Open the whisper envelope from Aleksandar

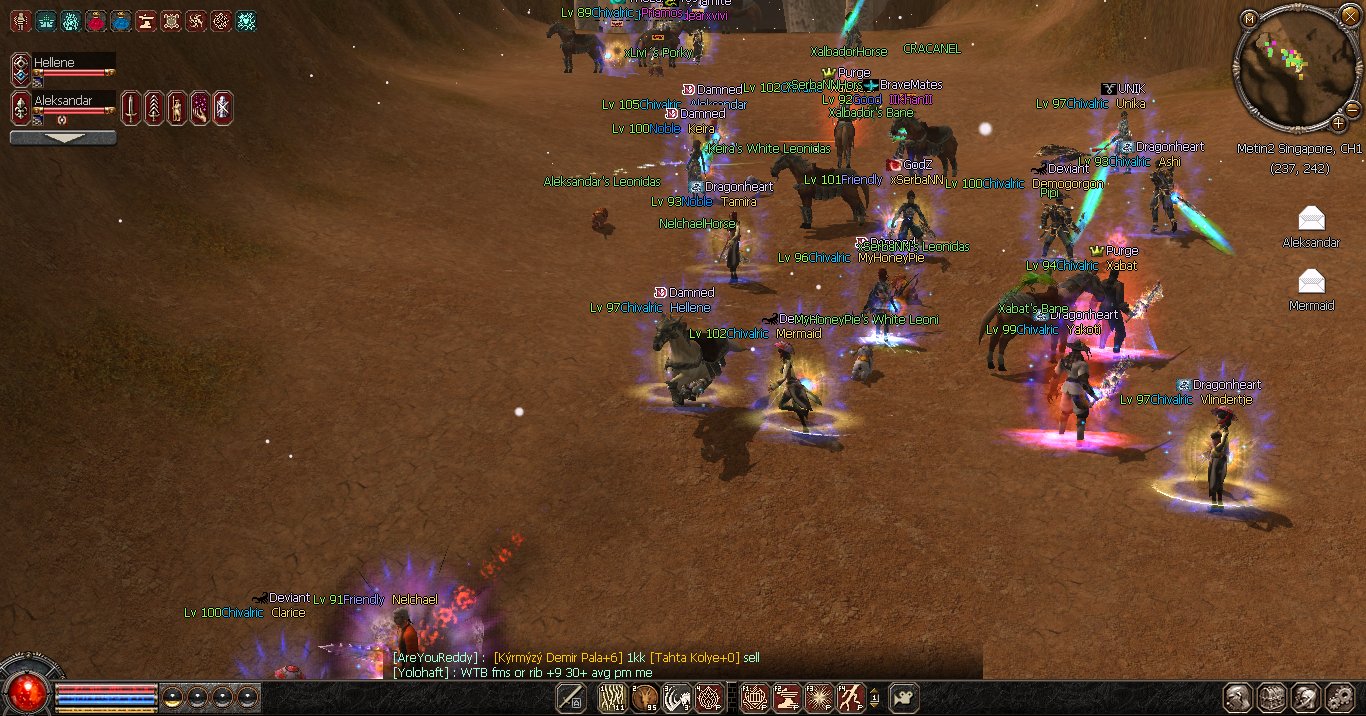[x=1311, y=219]
